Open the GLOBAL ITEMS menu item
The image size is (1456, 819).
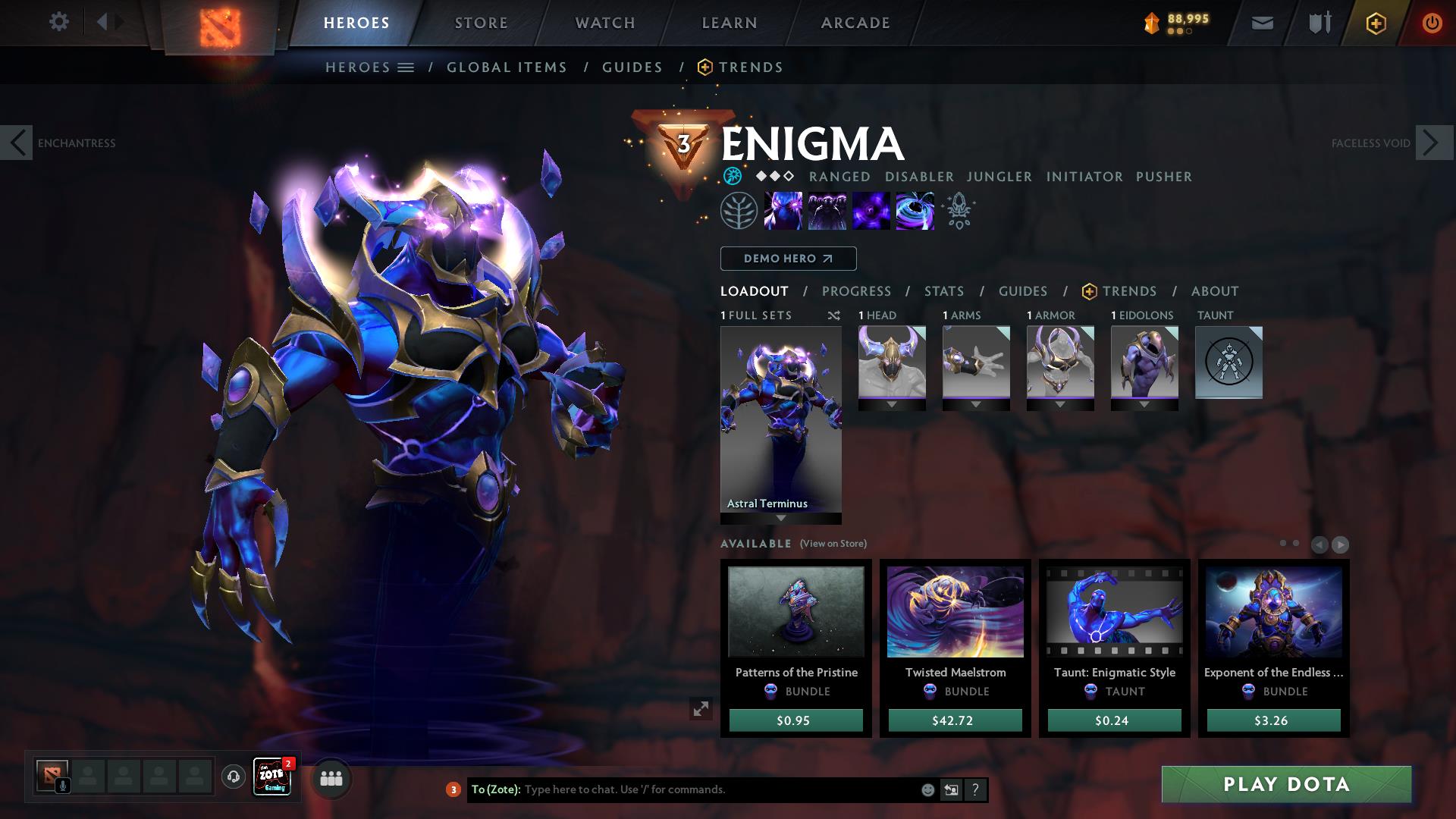[507, 67]
